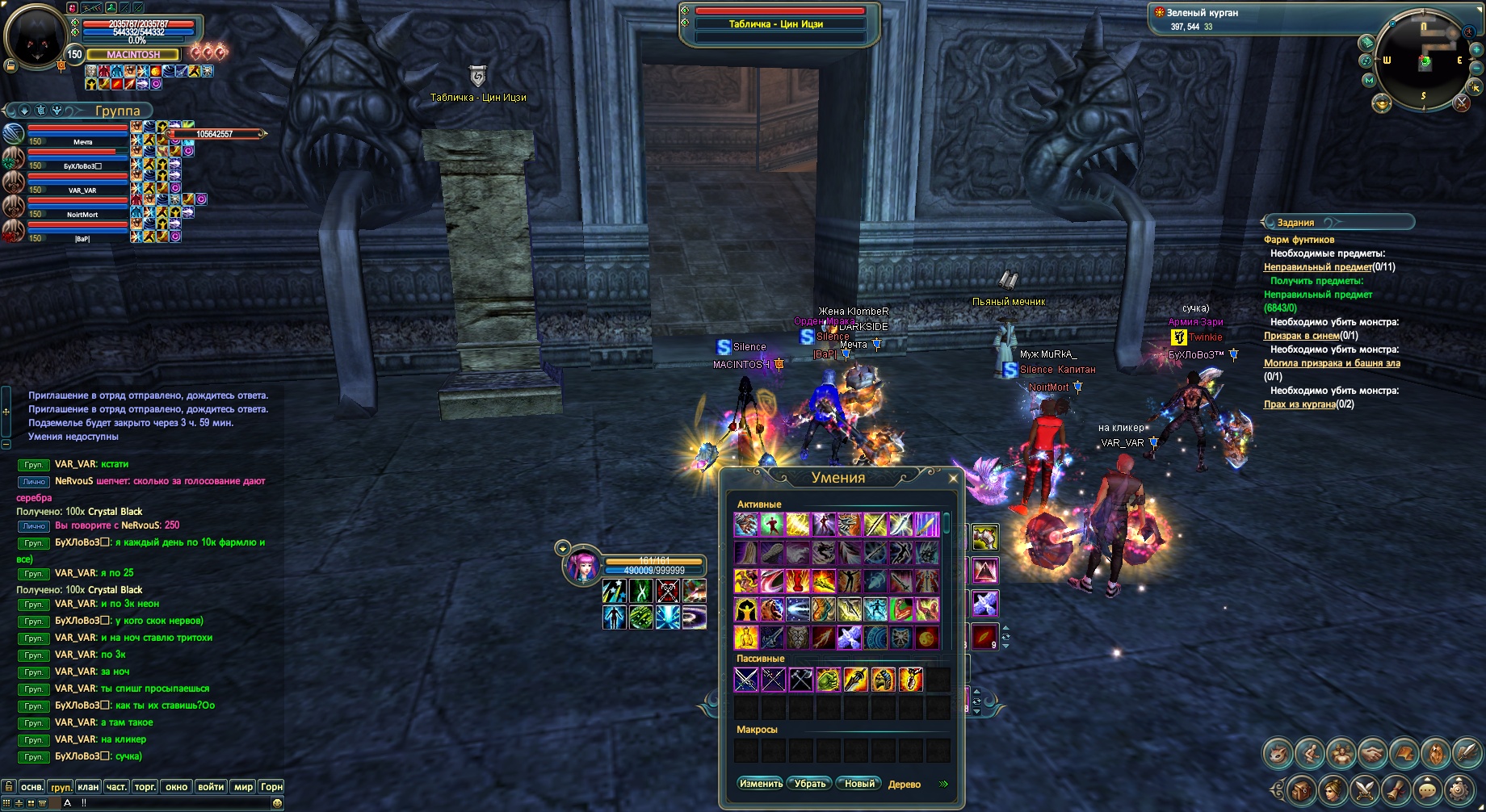
Task: Follow the Призрак в синем quest link
Action: [x=1301, y=336]
